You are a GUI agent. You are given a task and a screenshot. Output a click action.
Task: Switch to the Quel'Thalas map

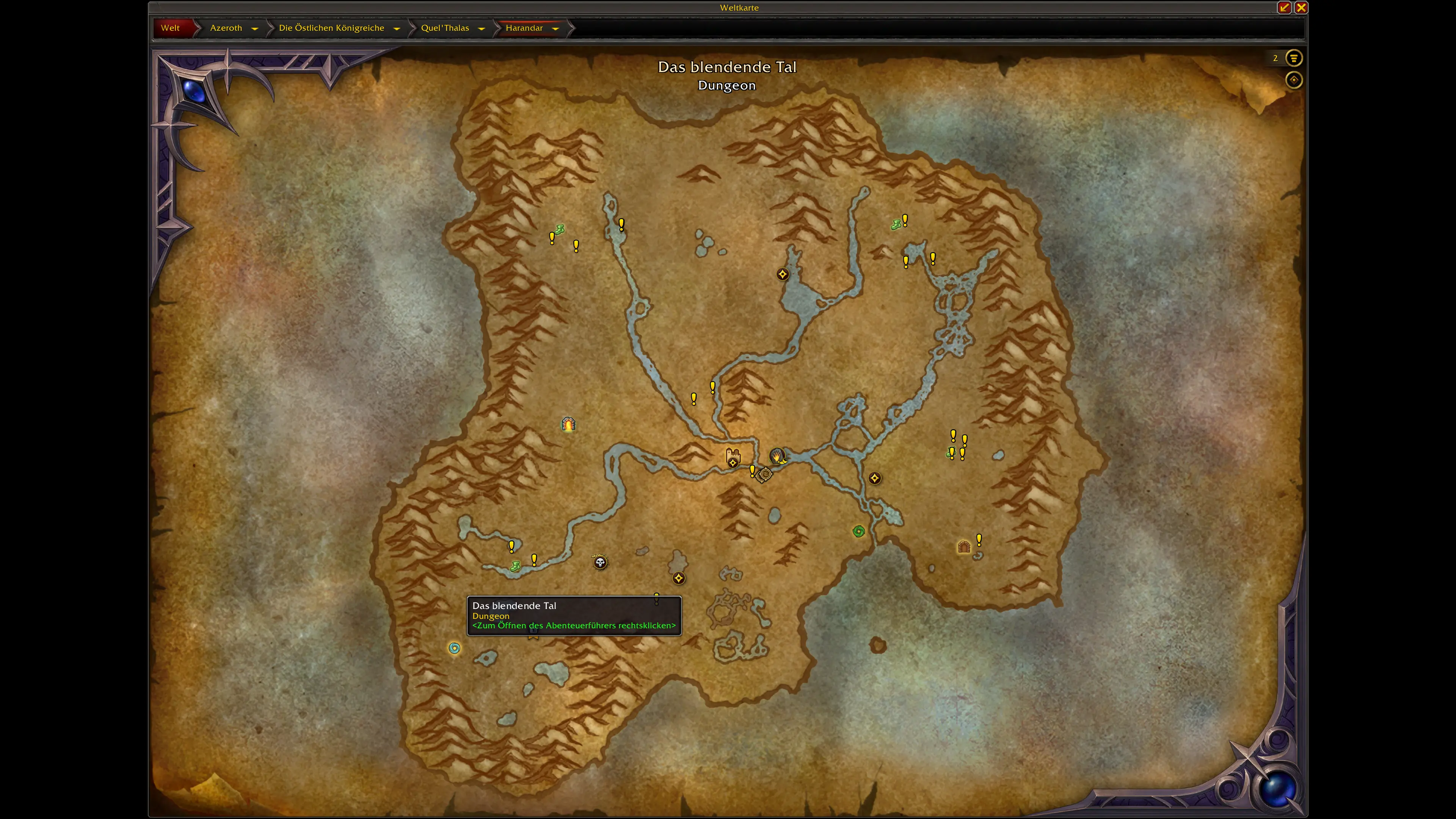pyautogui.click(x=445, y=28)
